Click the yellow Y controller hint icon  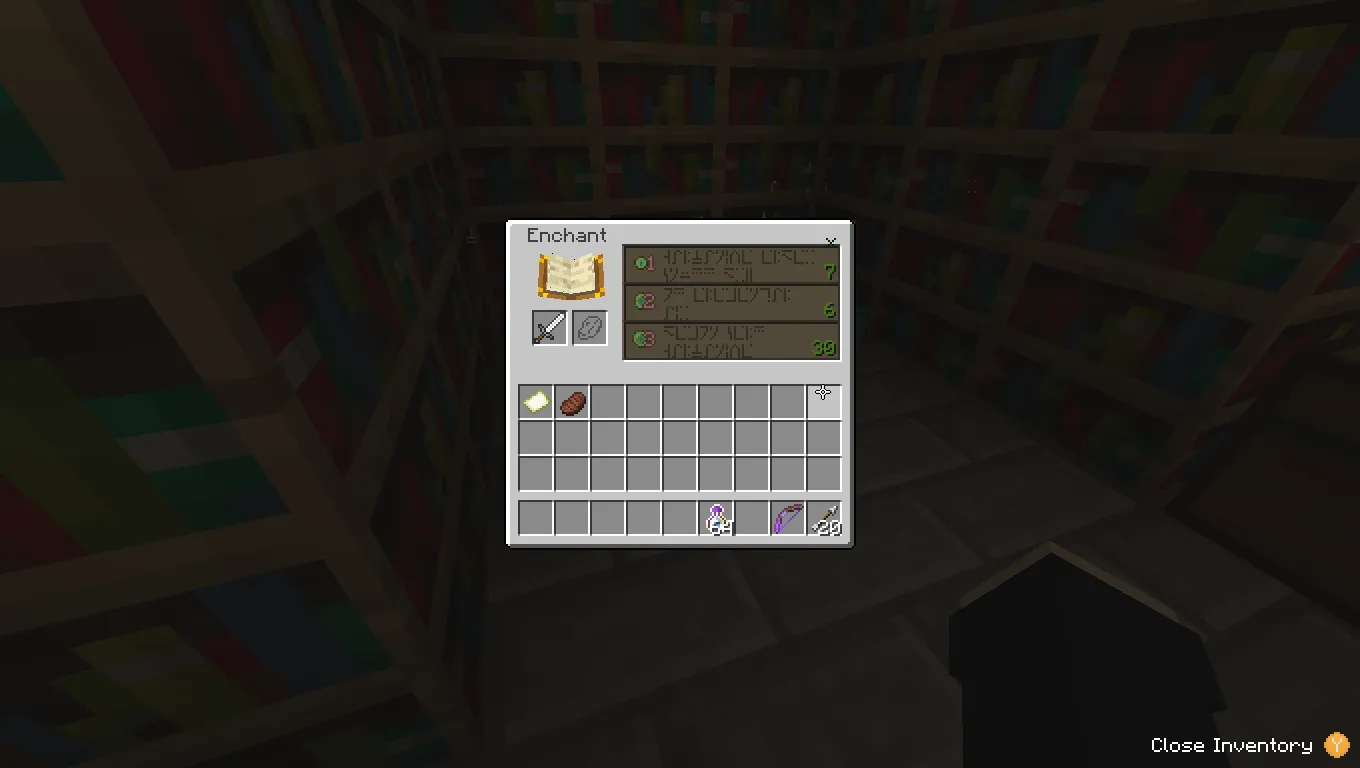(x=1336, y=745)
